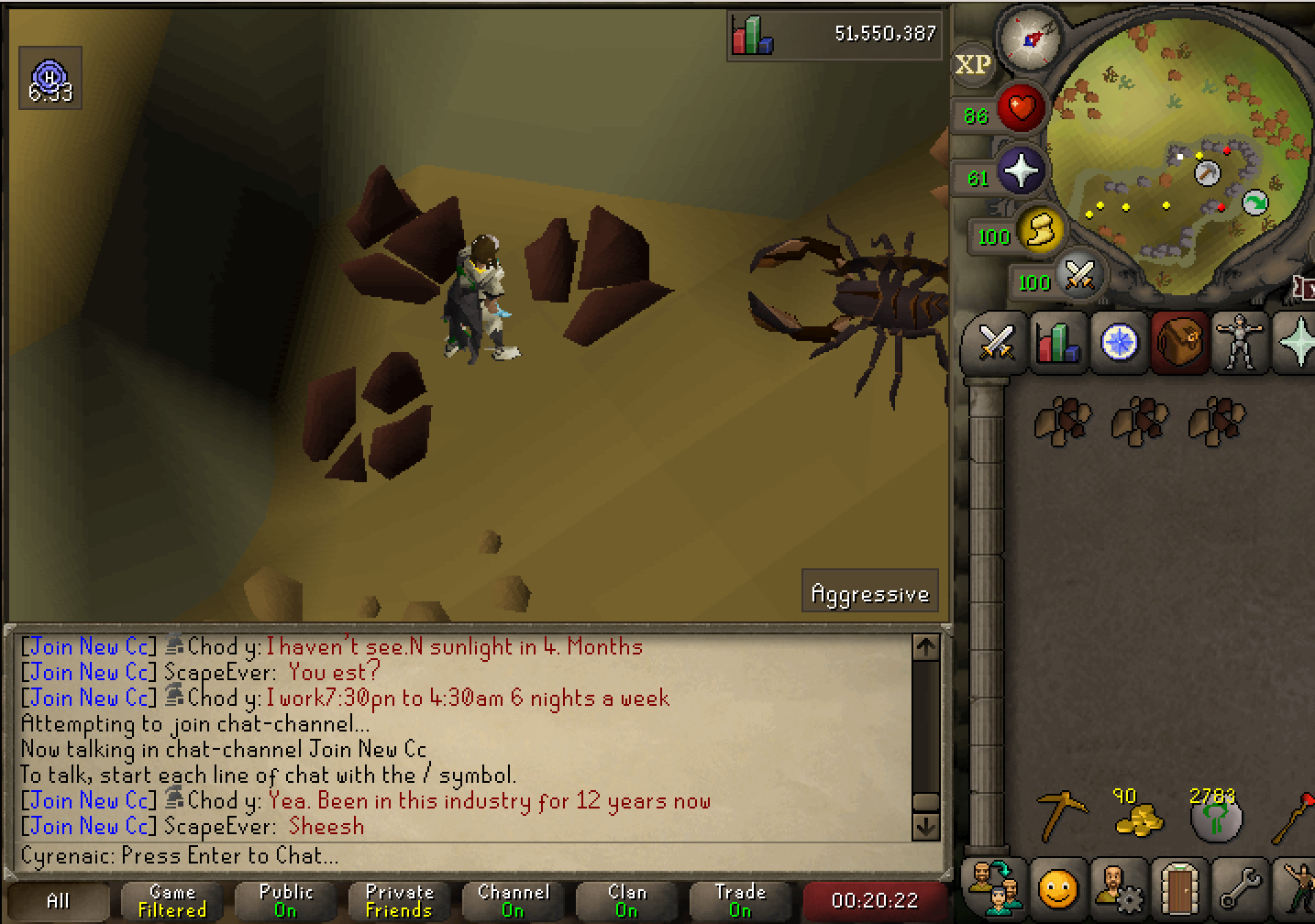The height and width of the screenshot is (924, 1315).
Task: Switch to the Skills tab
Action: tap(1056, 343)
